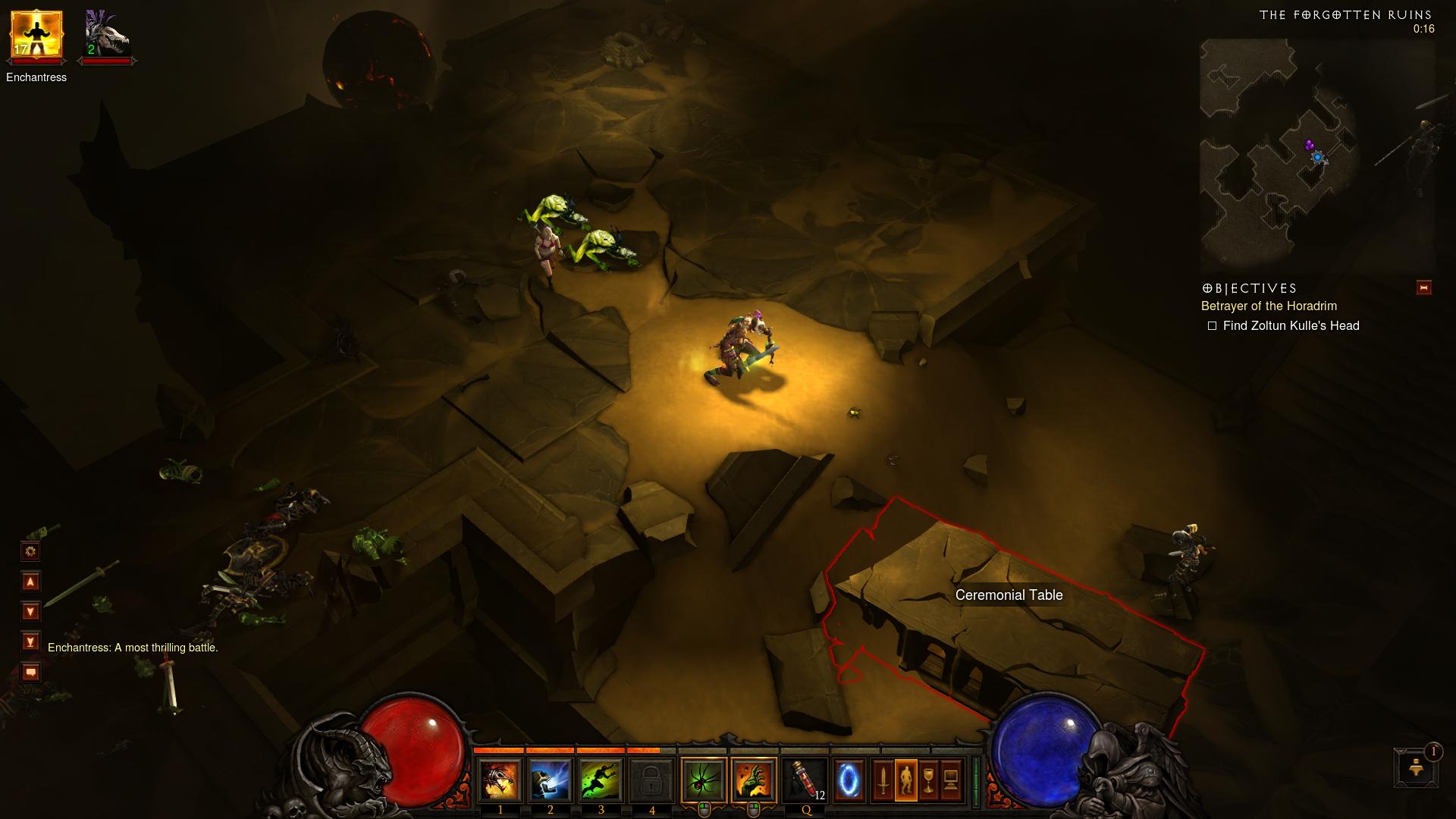The height and width of the screenshot is (819, 1456).
Task: Activate the masked-face skill in slot 1
Action: pos(500,780)
